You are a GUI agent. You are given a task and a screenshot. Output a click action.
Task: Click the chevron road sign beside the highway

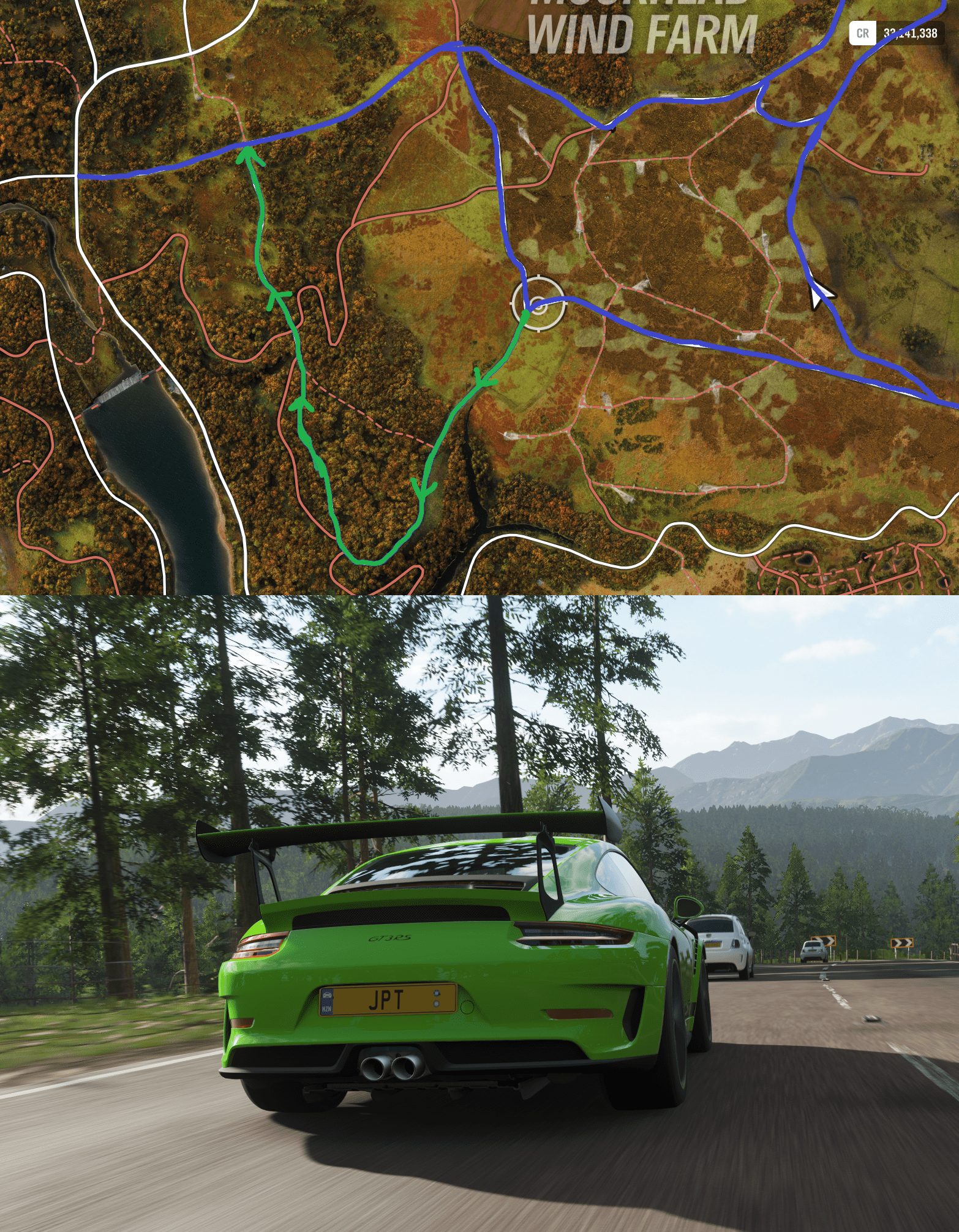click(902, 942)
